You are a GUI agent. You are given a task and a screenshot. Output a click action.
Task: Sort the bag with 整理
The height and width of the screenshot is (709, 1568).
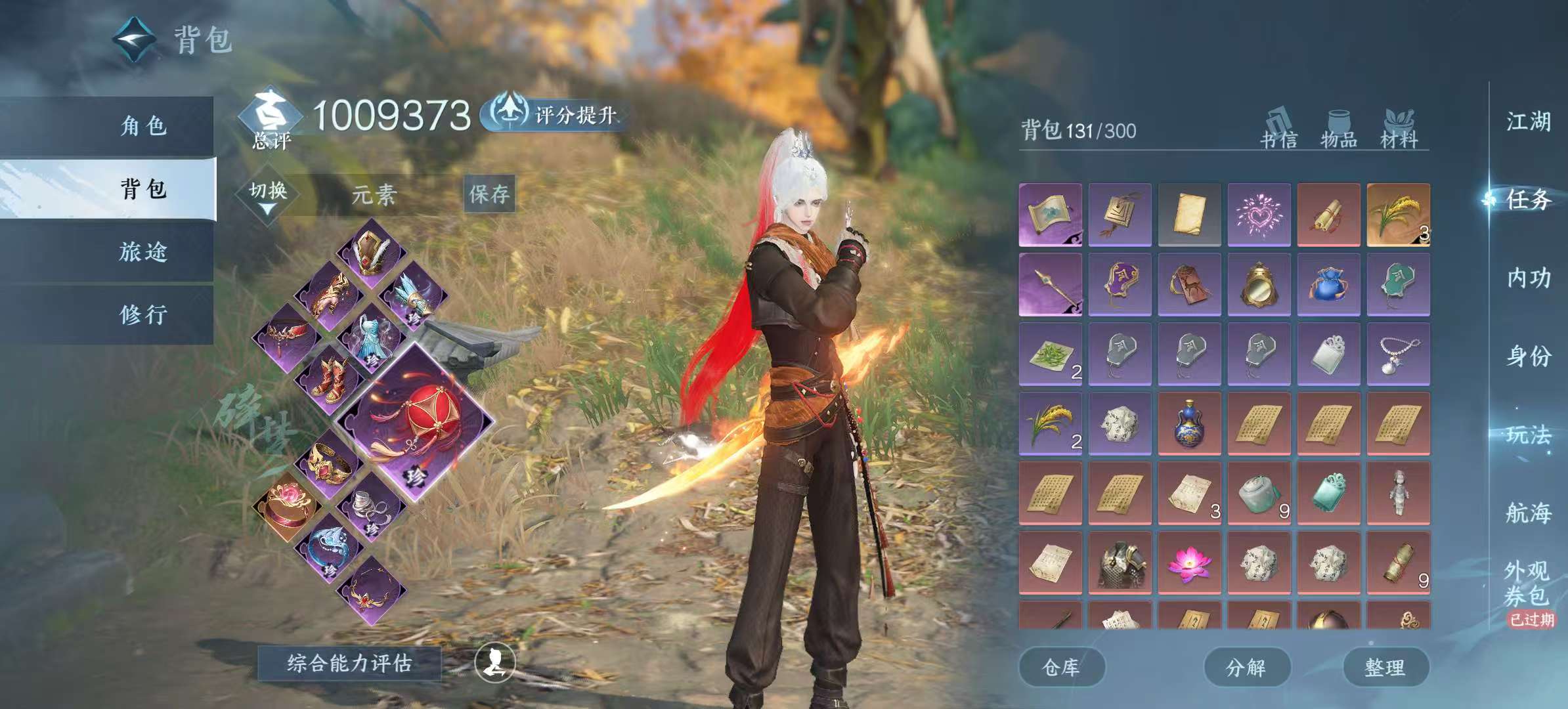pos(1385,668)
